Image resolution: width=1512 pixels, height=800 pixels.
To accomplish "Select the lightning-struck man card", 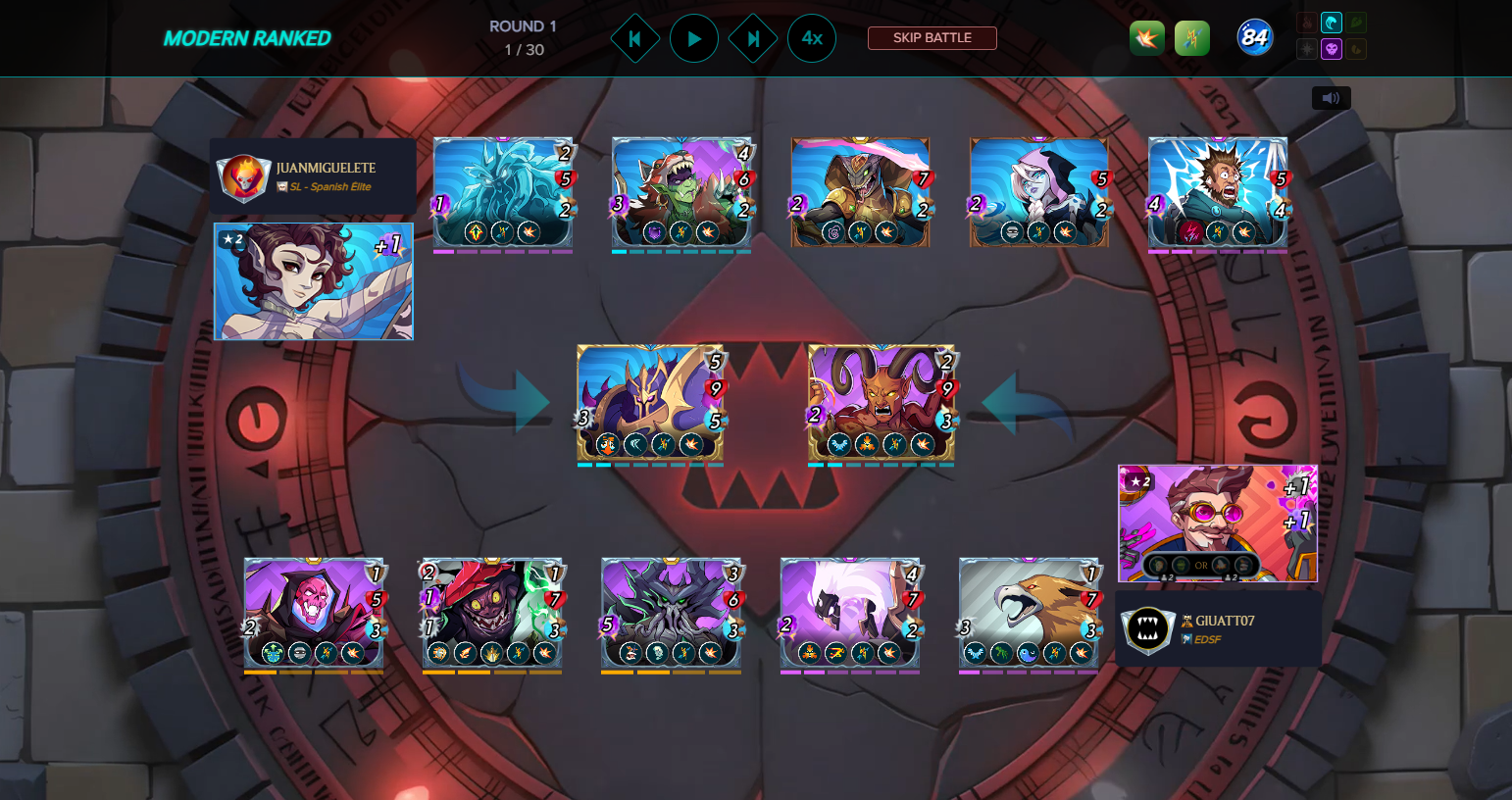I will coord(1217,191).
